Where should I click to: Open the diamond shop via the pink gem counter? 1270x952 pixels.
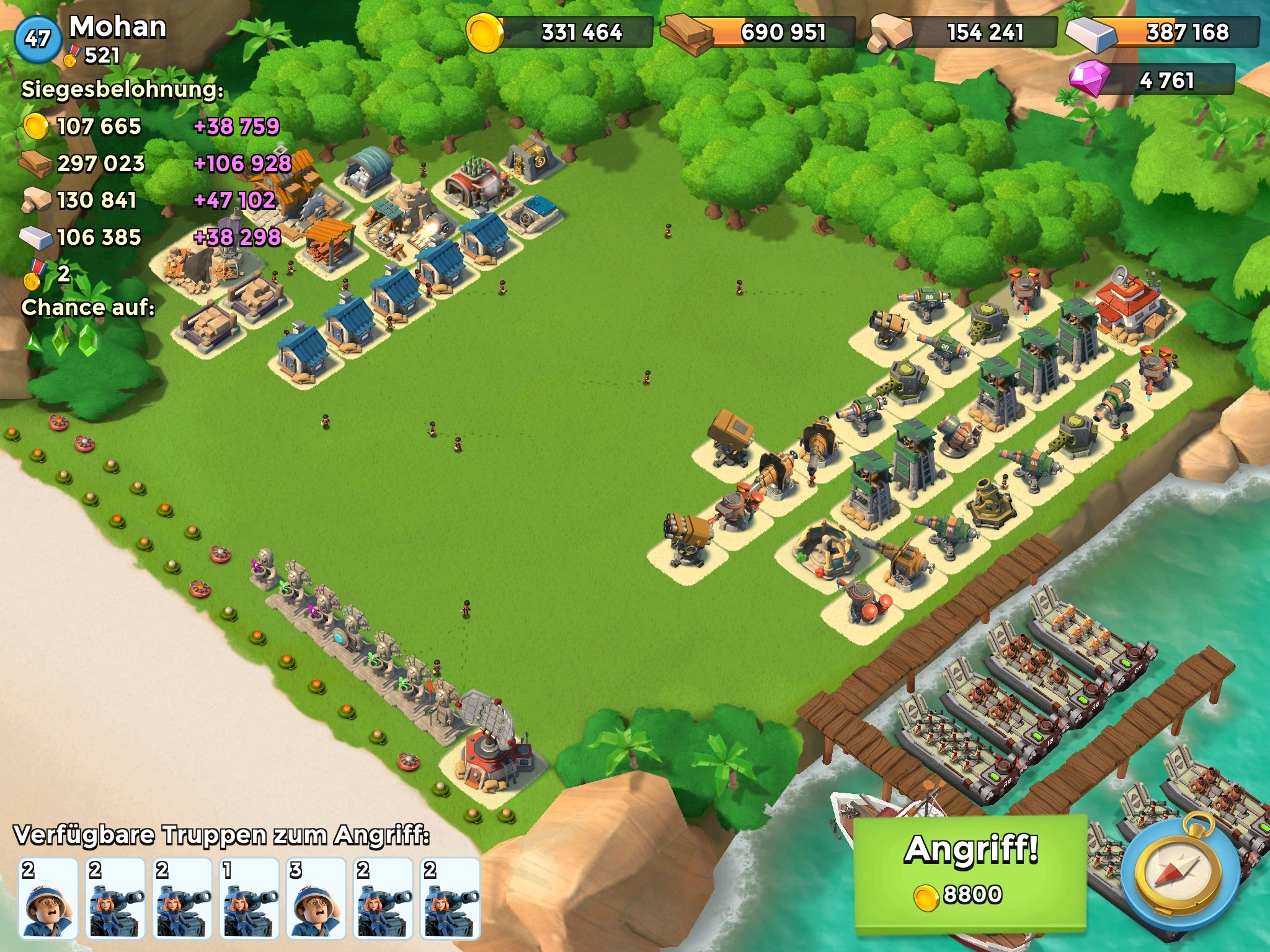(x=1152, y=81)
